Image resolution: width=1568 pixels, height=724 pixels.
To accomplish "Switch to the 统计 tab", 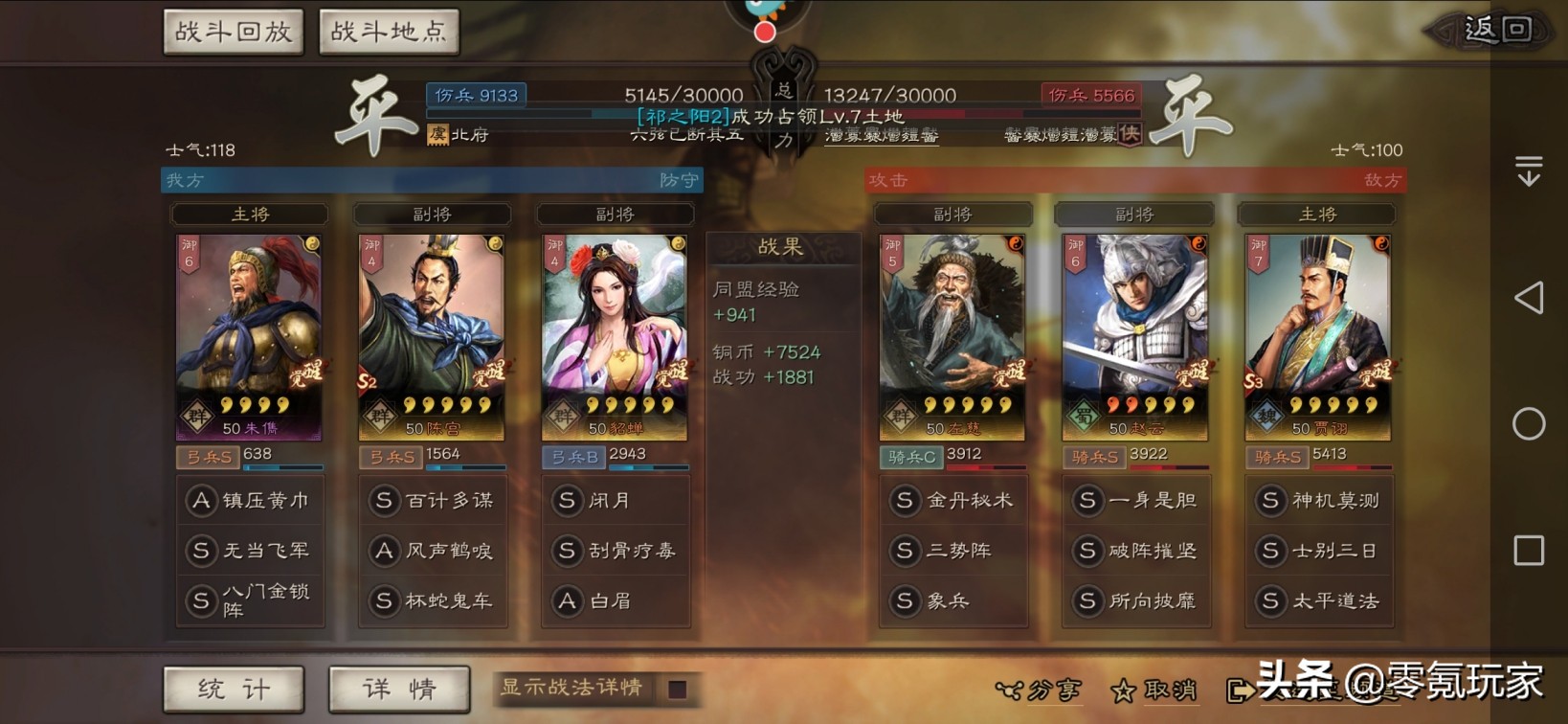I will coord(233,689).
